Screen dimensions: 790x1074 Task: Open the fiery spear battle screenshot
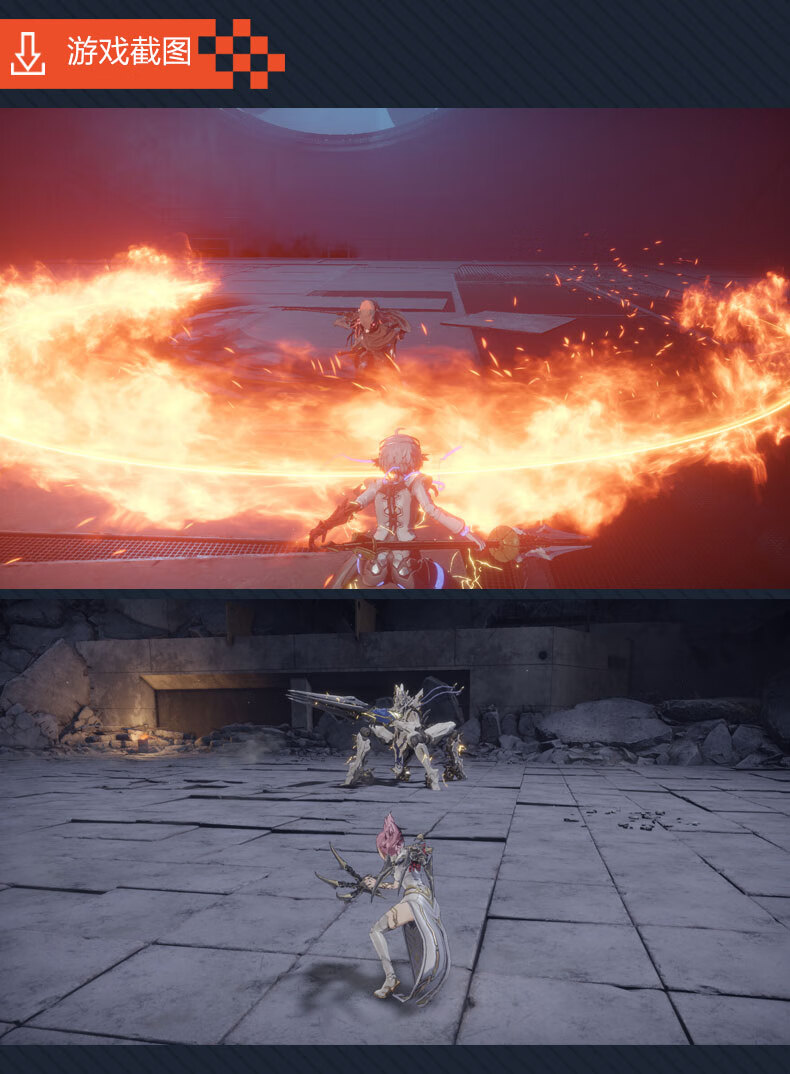395,348
